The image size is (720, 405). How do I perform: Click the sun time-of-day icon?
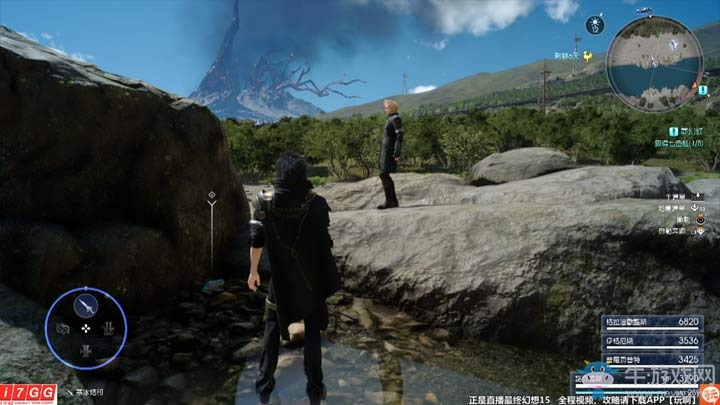[x=595, y=24]
